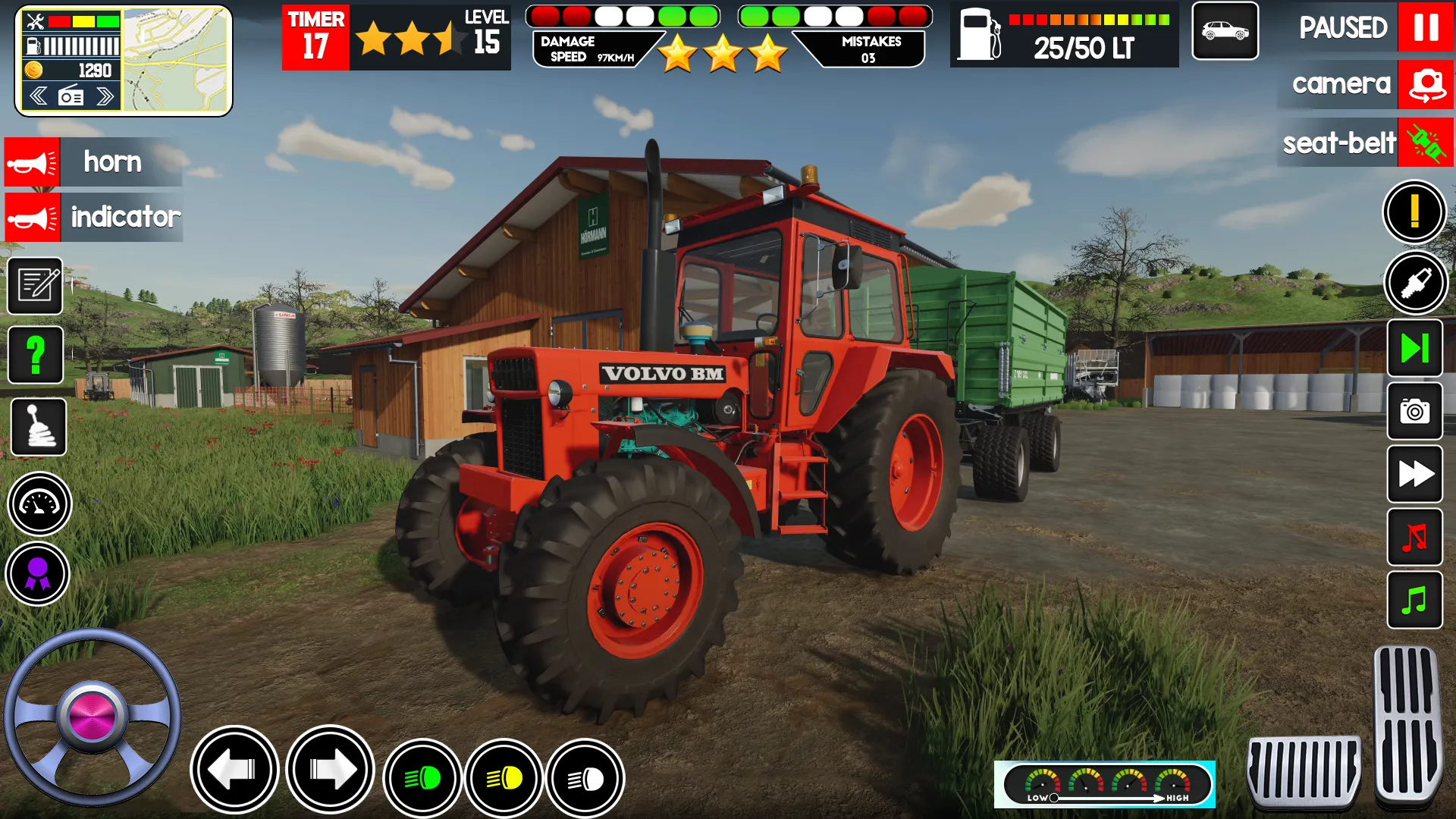Open the minimap
This screenshot has width=1456, height=819.
click(176, 60)
